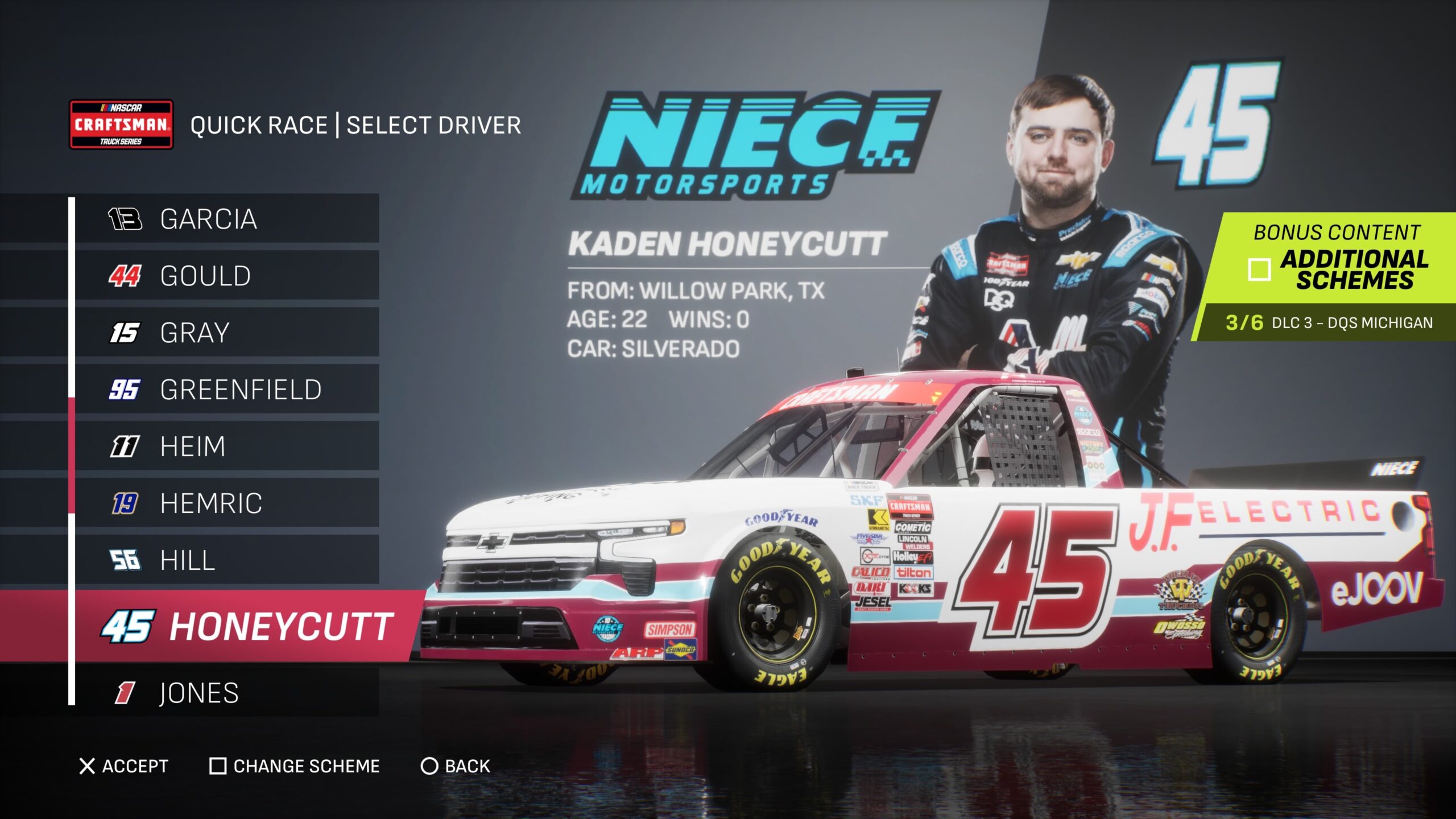Screen dimensions: 1456x819
Task: Go back to the previous screen
Action: 455,766
